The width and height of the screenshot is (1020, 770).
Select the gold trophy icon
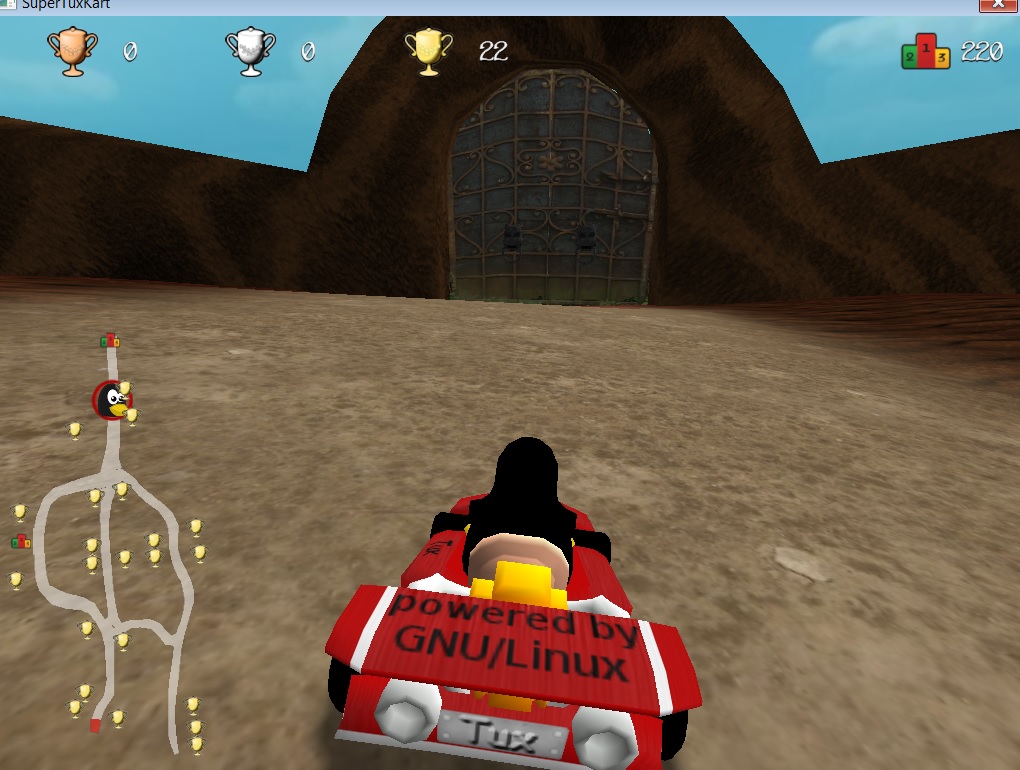(x=428, y=51)
